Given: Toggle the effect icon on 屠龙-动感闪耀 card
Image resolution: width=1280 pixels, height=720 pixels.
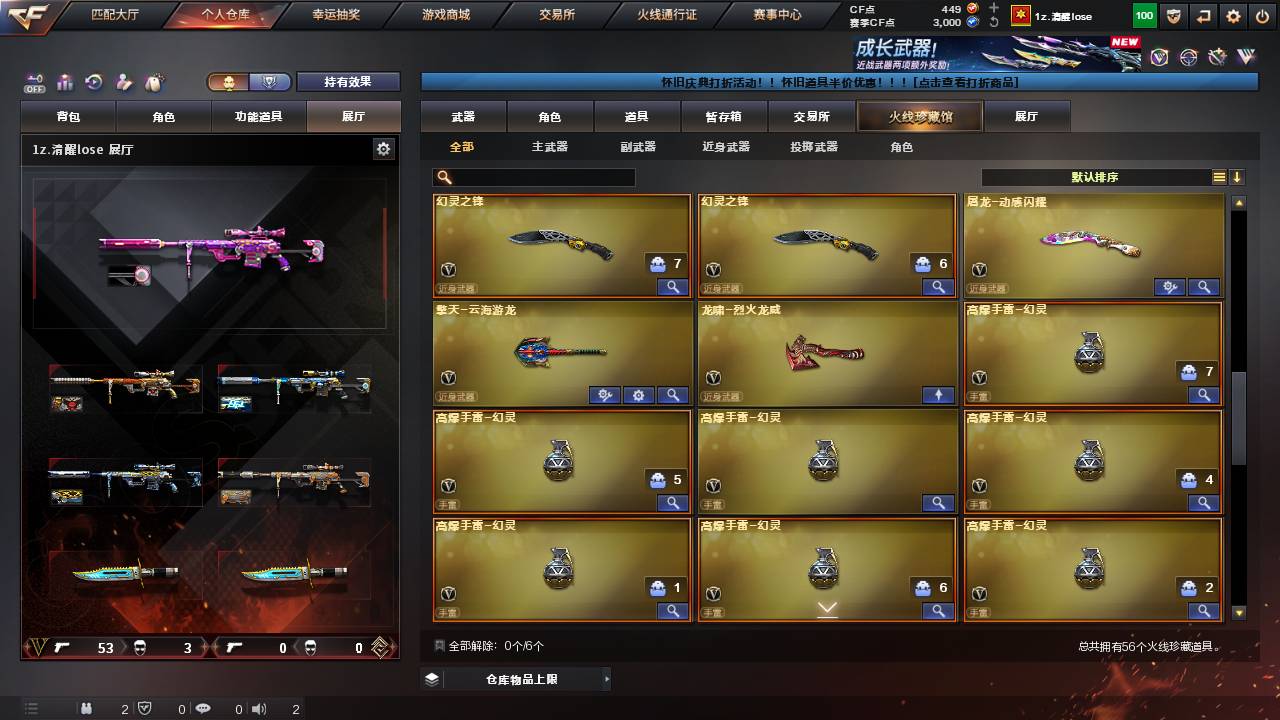Looking at the screenshot, I should [1170, 287].
